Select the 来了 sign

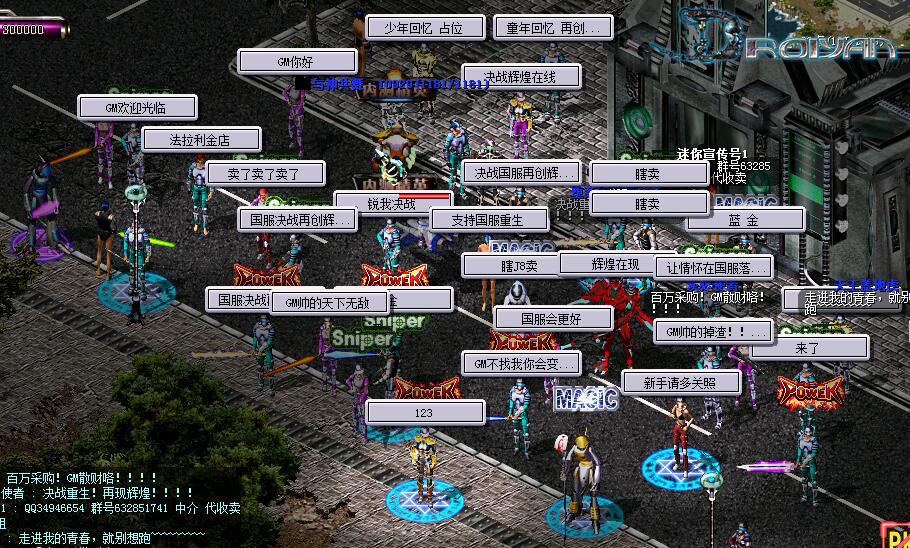(809, 348)
